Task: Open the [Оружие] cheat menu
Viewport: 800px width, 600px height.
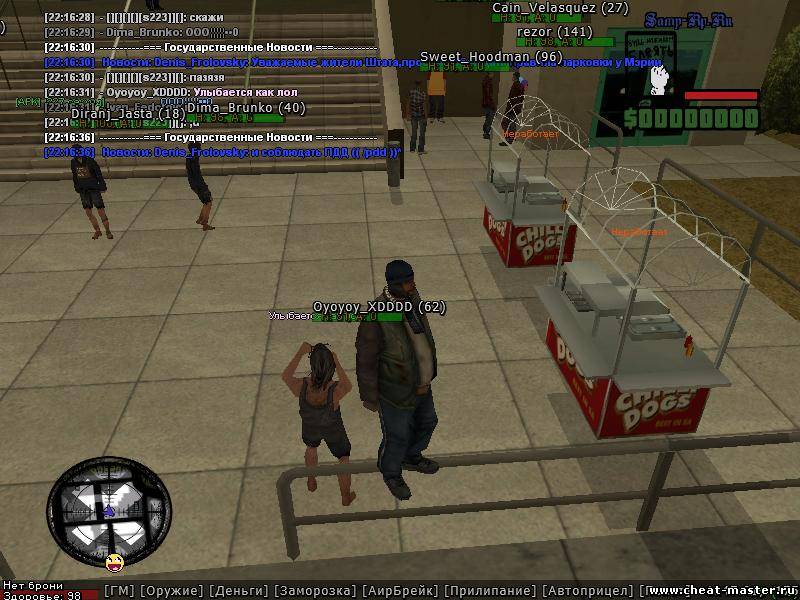Action: click(171, 591)
